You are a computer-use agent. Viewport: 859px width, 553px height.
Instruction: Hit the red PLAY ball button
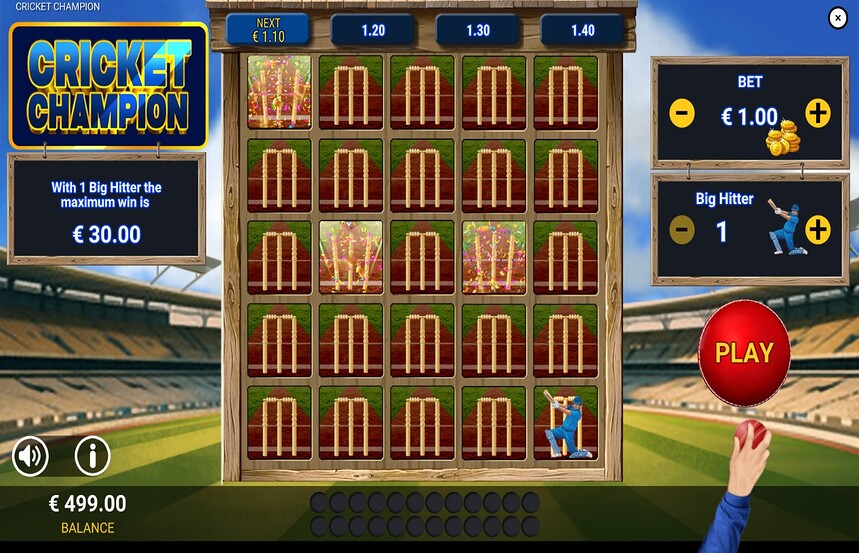(x=744, y=353)
